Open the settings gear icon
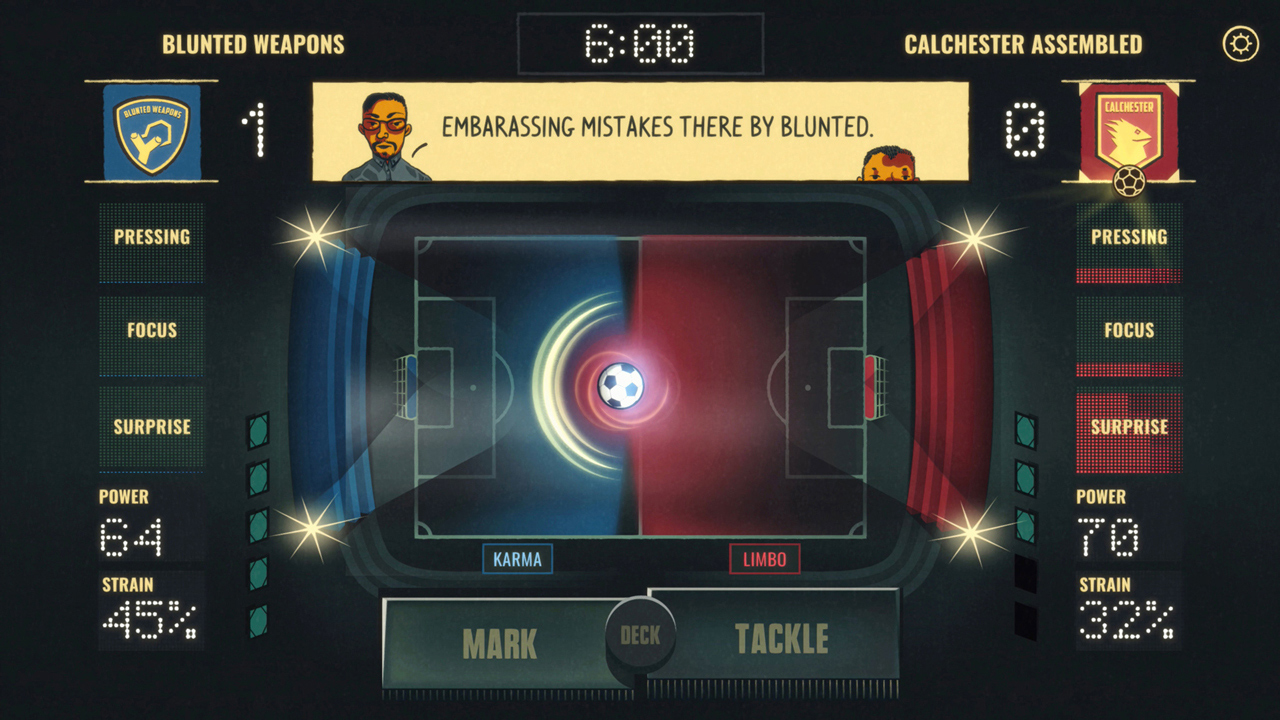Screen dimensions: 1280x720 pyautogui.click(x=1240, y=40)
